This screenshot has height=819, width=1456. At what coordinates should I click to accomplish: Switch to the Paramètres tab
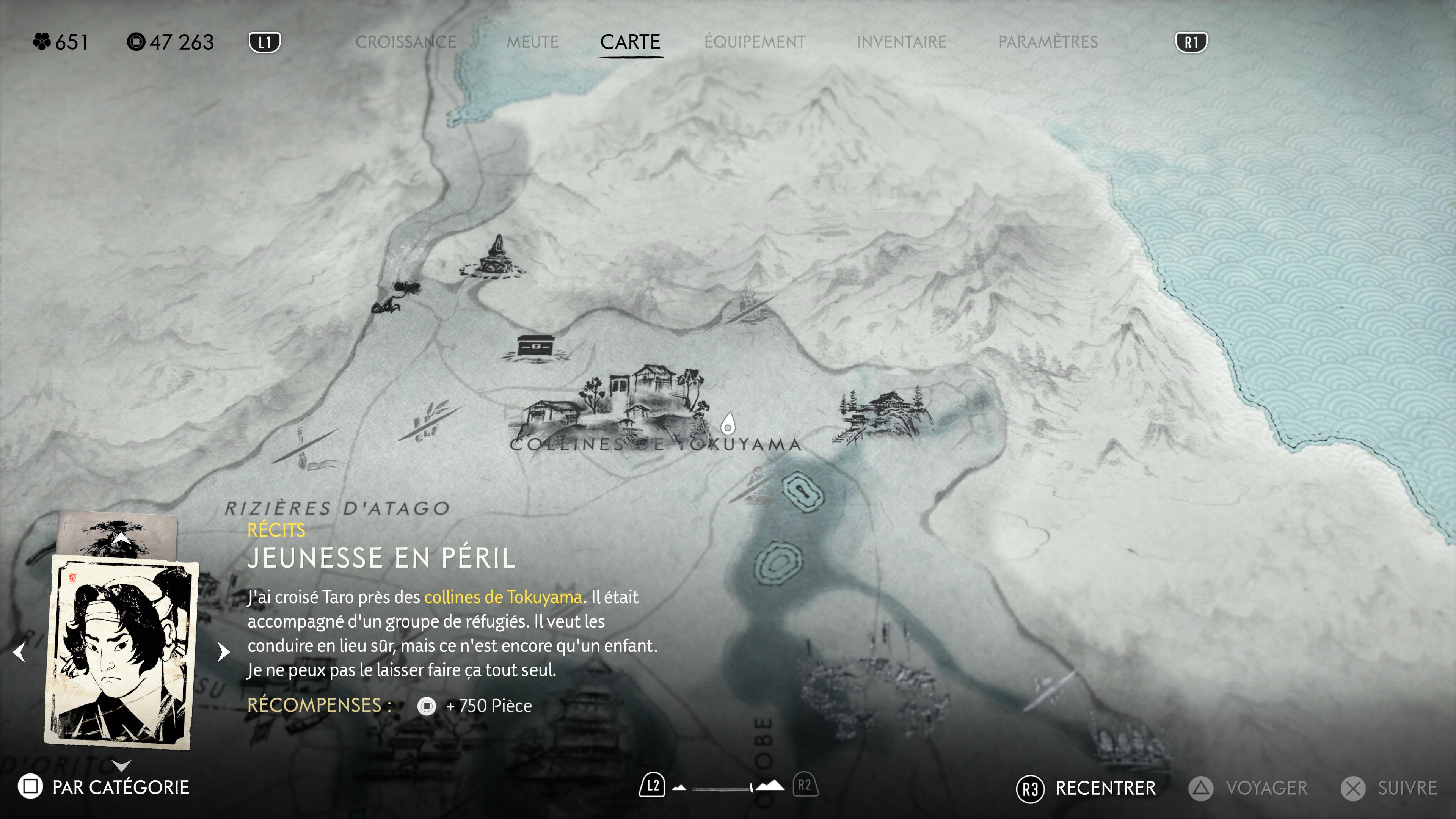(x=1048, y=42)
